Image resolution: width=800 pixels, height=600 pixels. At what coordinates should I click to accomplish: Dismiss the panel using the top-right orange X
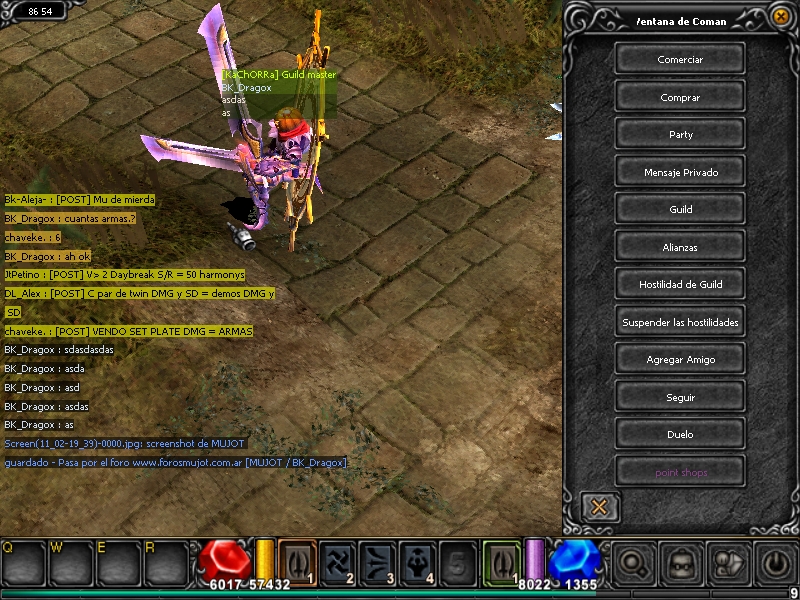(781, 16)
